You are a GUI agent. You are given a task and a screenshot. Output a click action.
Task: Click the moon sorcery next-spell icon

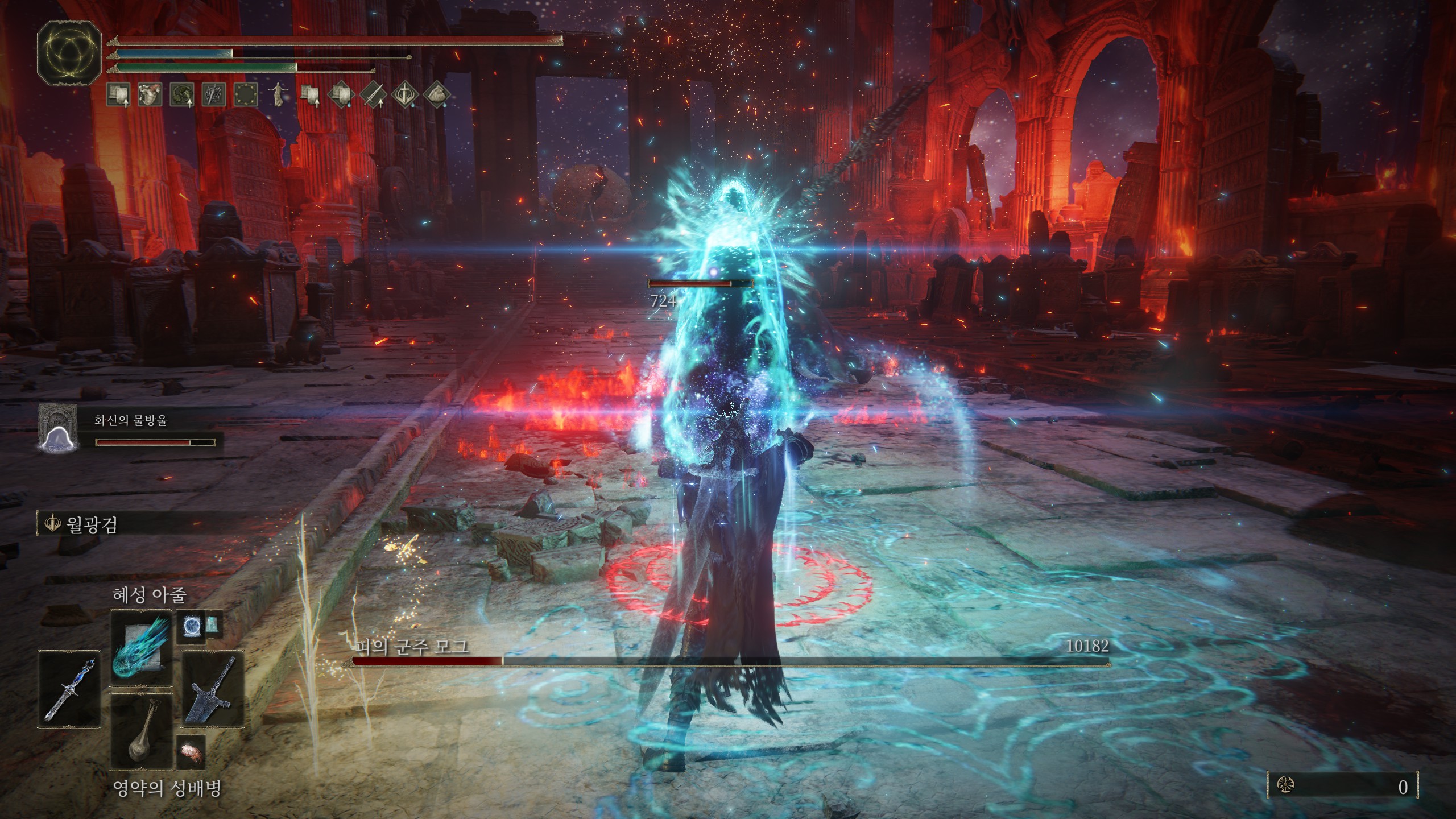(191, 626)
